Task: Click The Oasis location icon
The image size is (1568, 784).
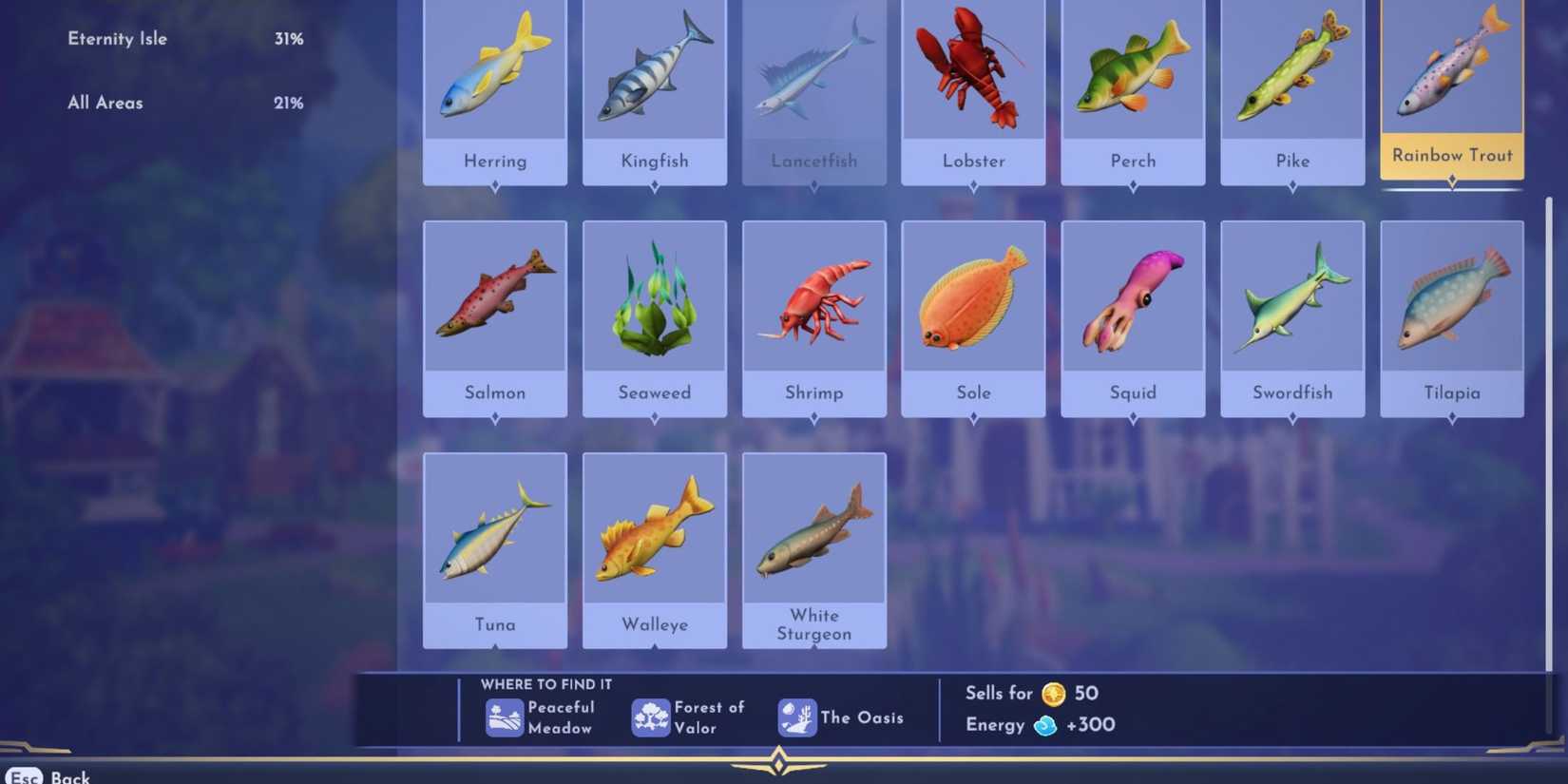Action: click(798, 717)
